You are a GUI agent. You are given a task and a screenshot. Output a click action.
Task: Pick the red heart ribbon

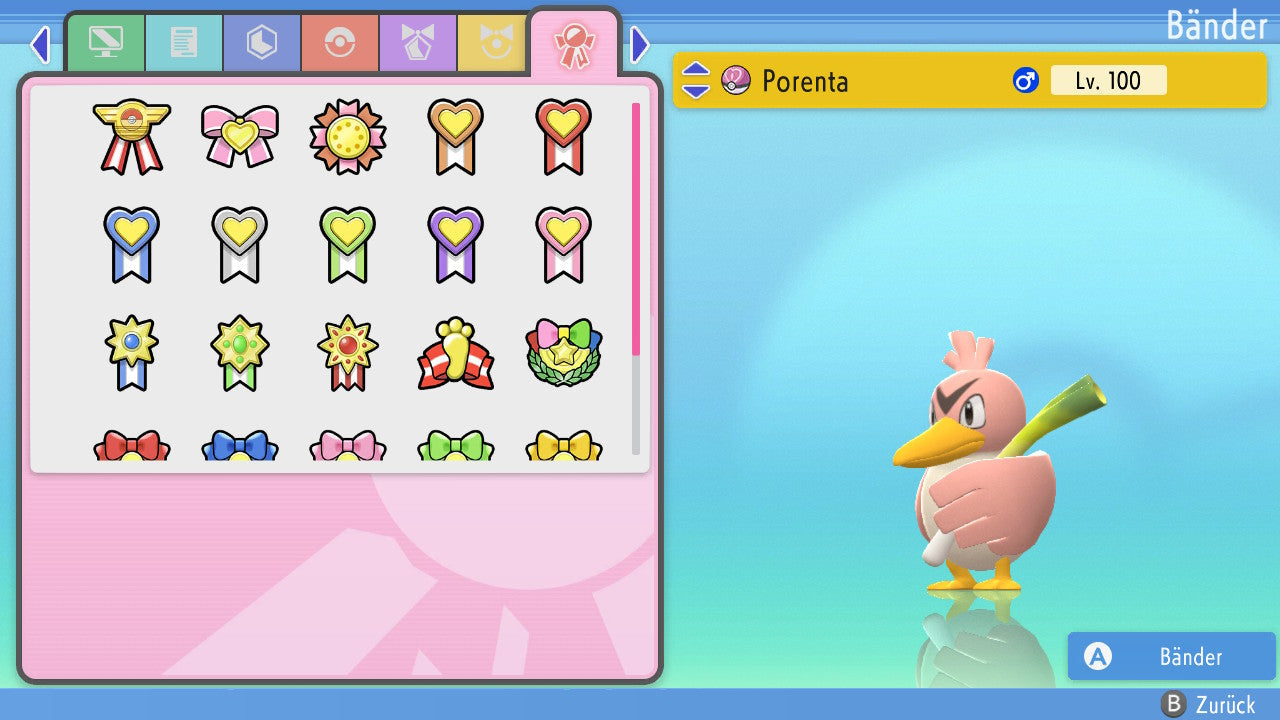point(563,136)
